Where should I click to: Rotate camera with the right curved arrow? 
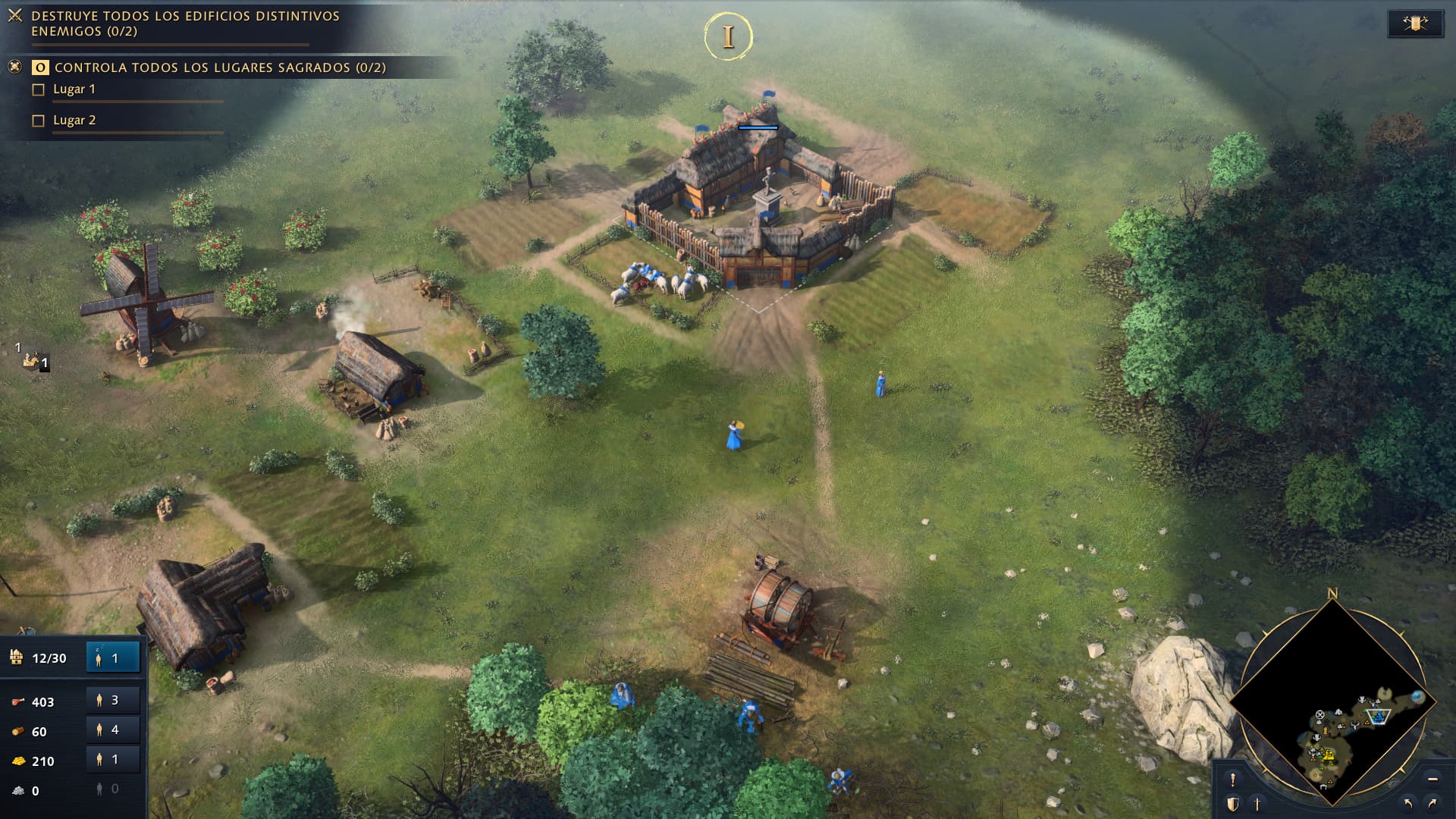tap(1432, 804)
